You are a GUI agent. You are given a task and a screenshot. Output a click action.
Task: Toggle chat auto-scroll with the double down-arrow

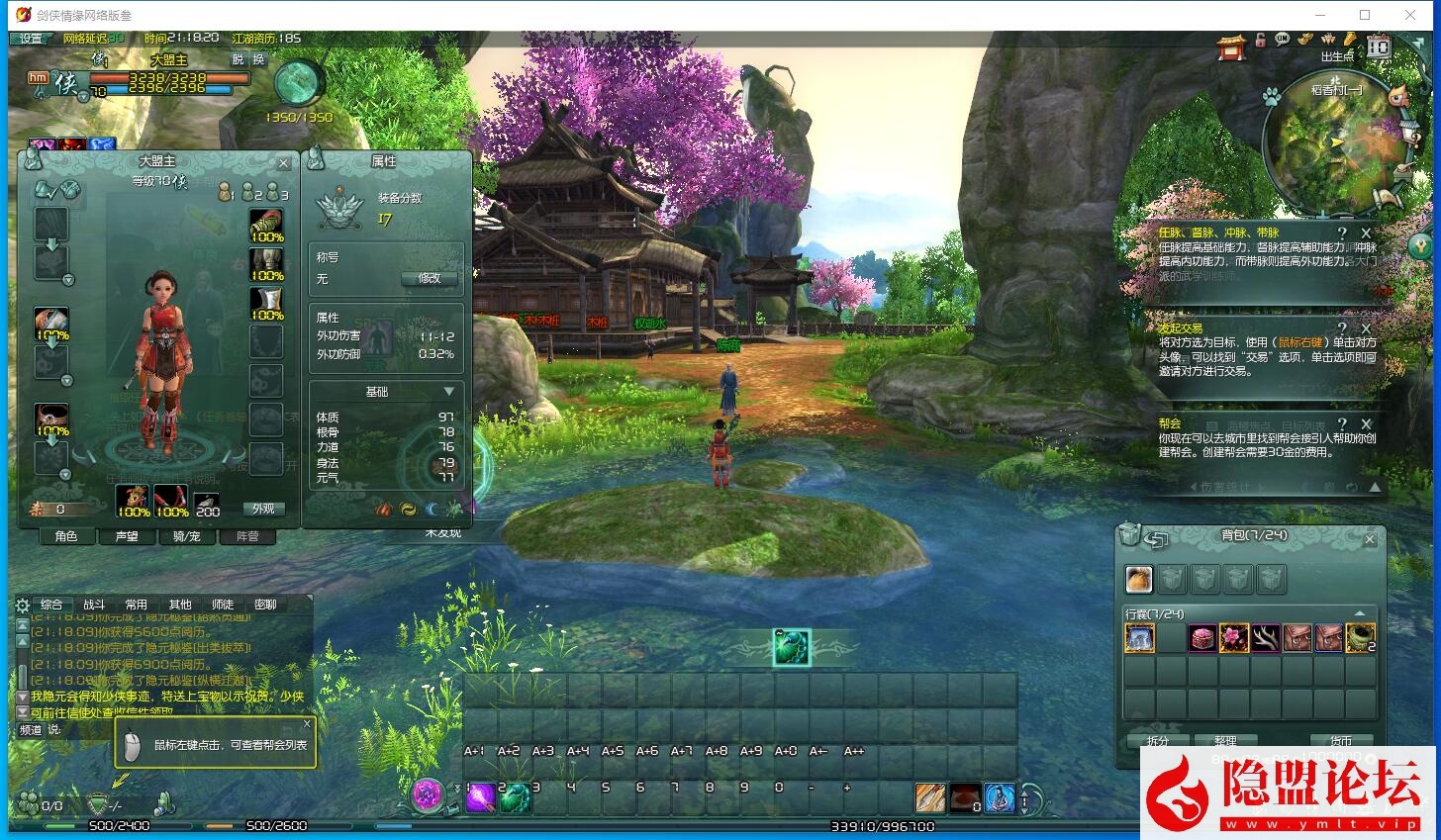[23, 709]
